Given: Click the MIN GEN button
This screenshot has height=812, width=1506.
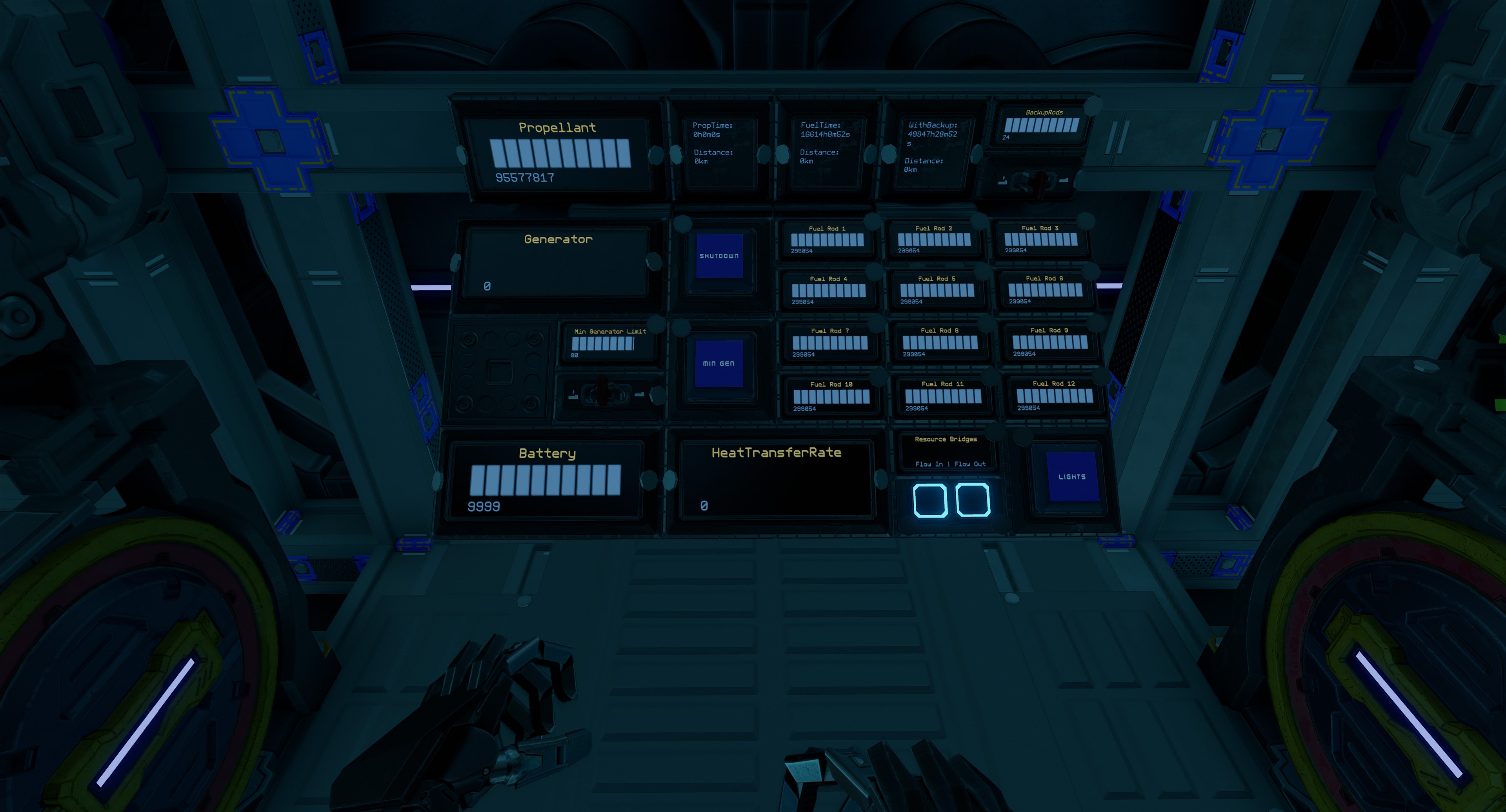Looking at the screenshot, I should pyautogui.click(x=718, y=363).
